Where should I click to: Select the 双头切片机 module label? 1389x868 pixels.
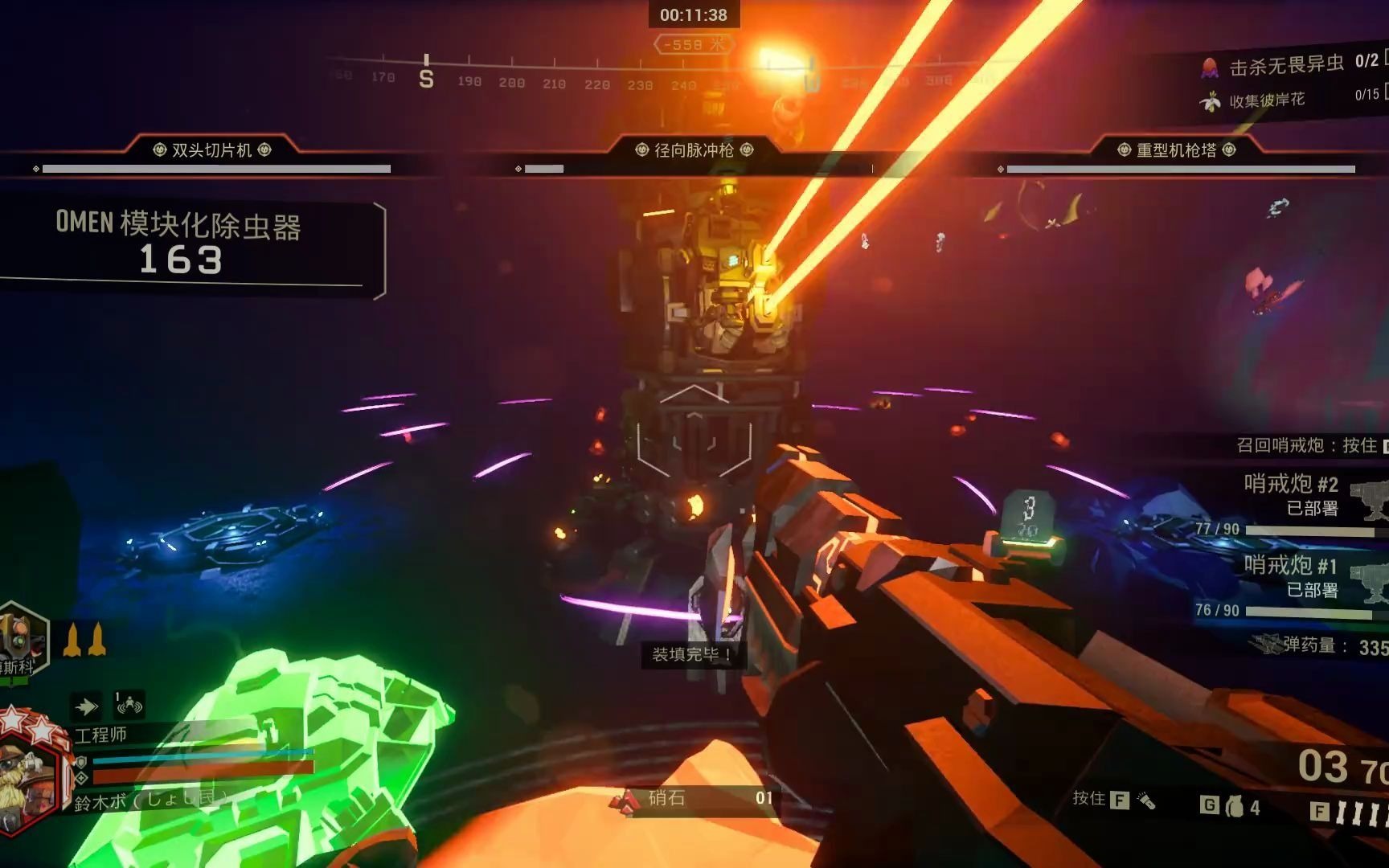click(212, 150)
